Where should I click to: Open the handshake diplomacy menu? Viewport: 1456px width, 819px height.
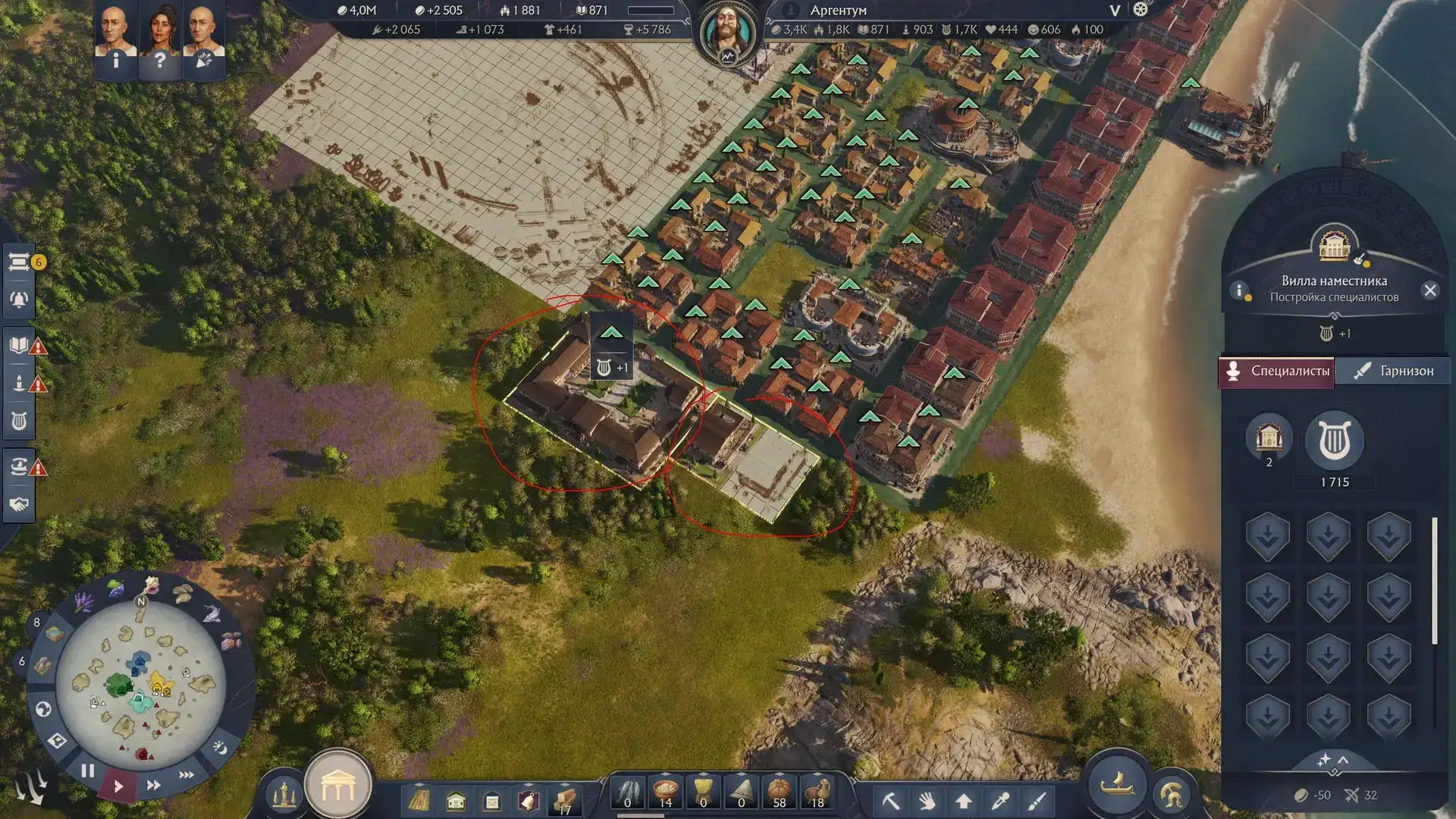click(19, 504)
